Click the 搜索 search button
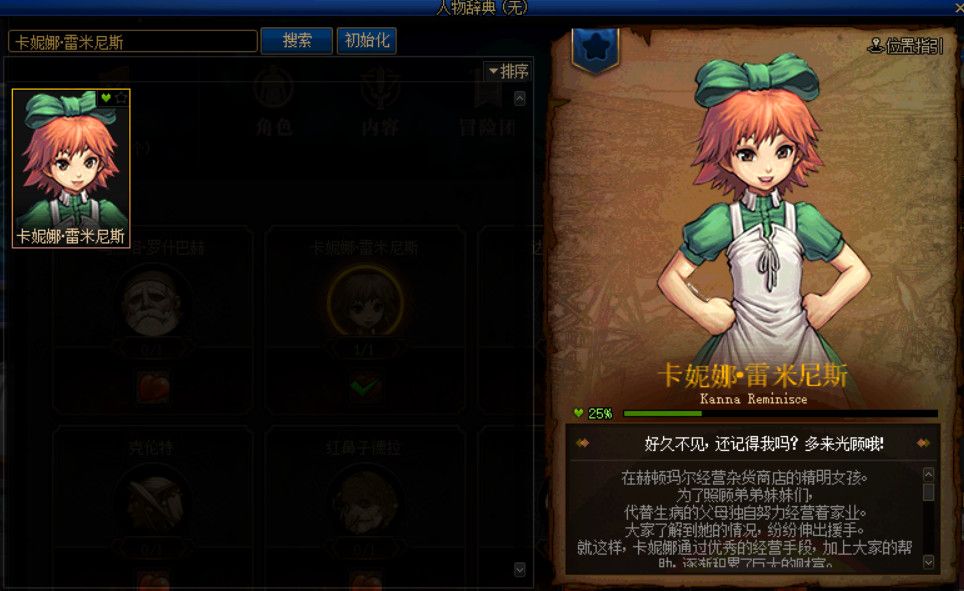 point(296,41)
